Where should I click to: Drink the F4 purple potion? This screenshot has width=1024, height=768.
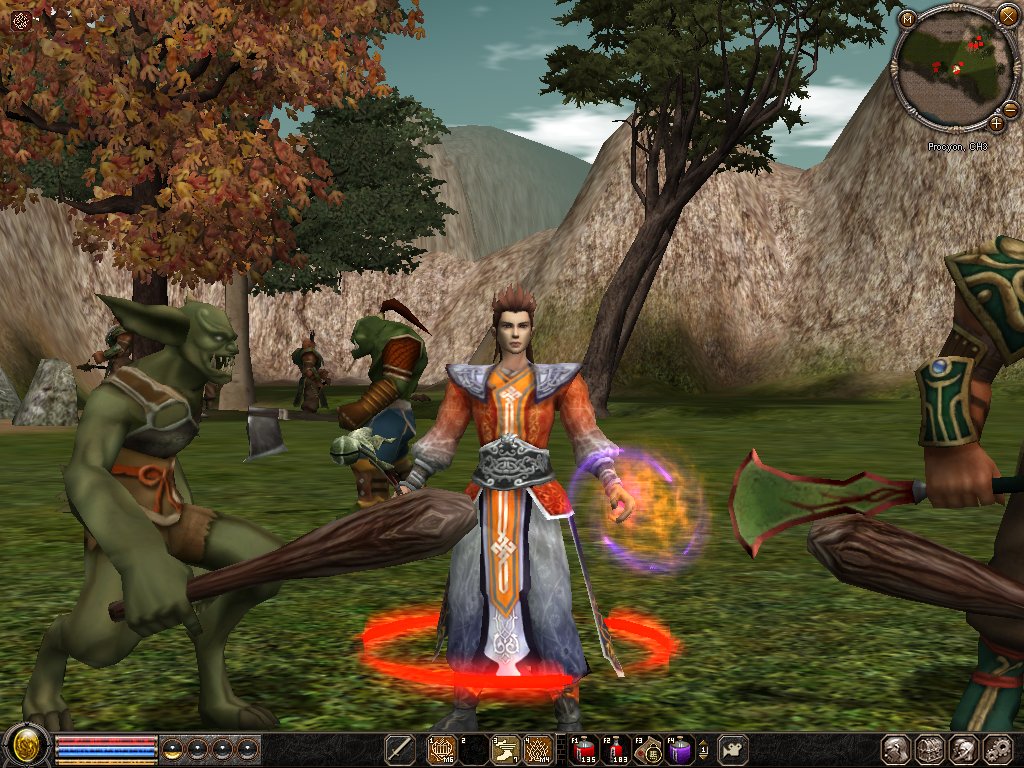pyautogui.click(x=680, y=749)
